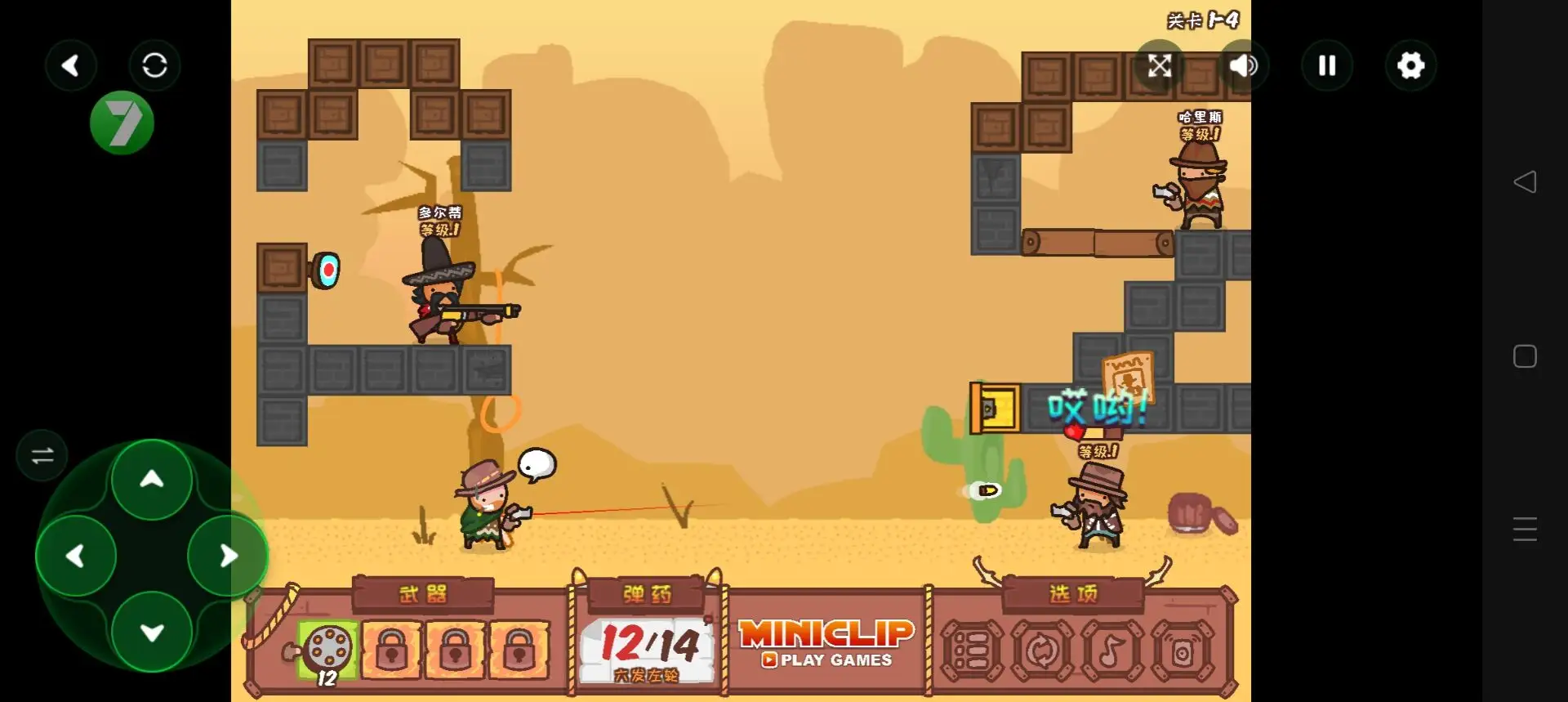Pause the game
1568x702 pixels.
(1327, 65)
